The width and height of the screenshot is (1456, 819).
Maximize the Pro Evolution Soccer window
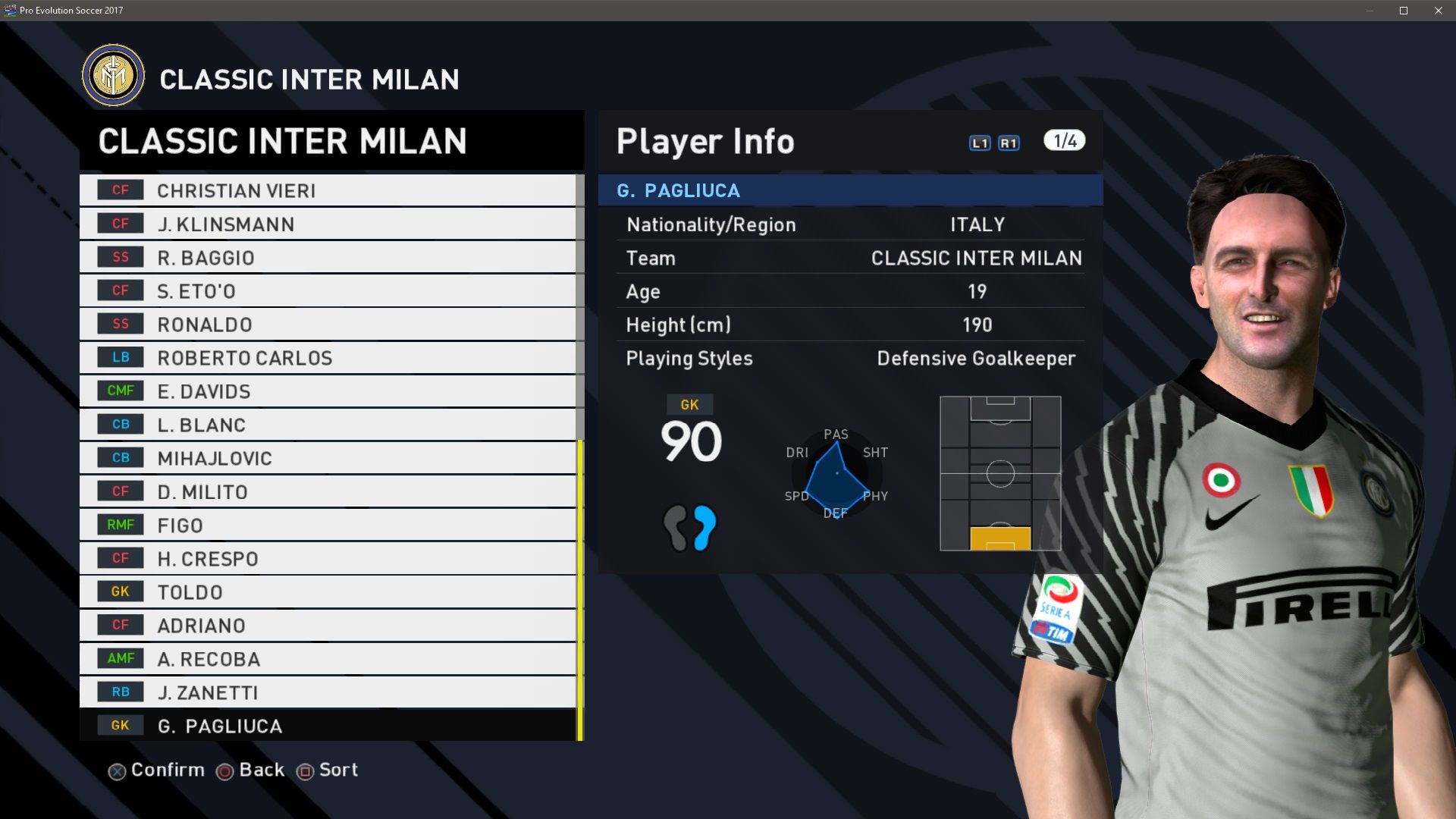(1404, 11)
